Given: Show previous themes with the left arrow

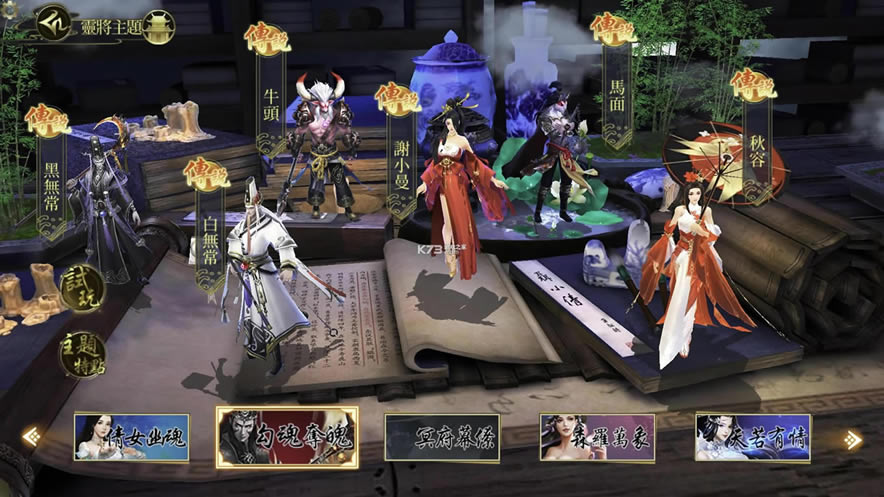Looking at the screenshot, I should 32,437.
